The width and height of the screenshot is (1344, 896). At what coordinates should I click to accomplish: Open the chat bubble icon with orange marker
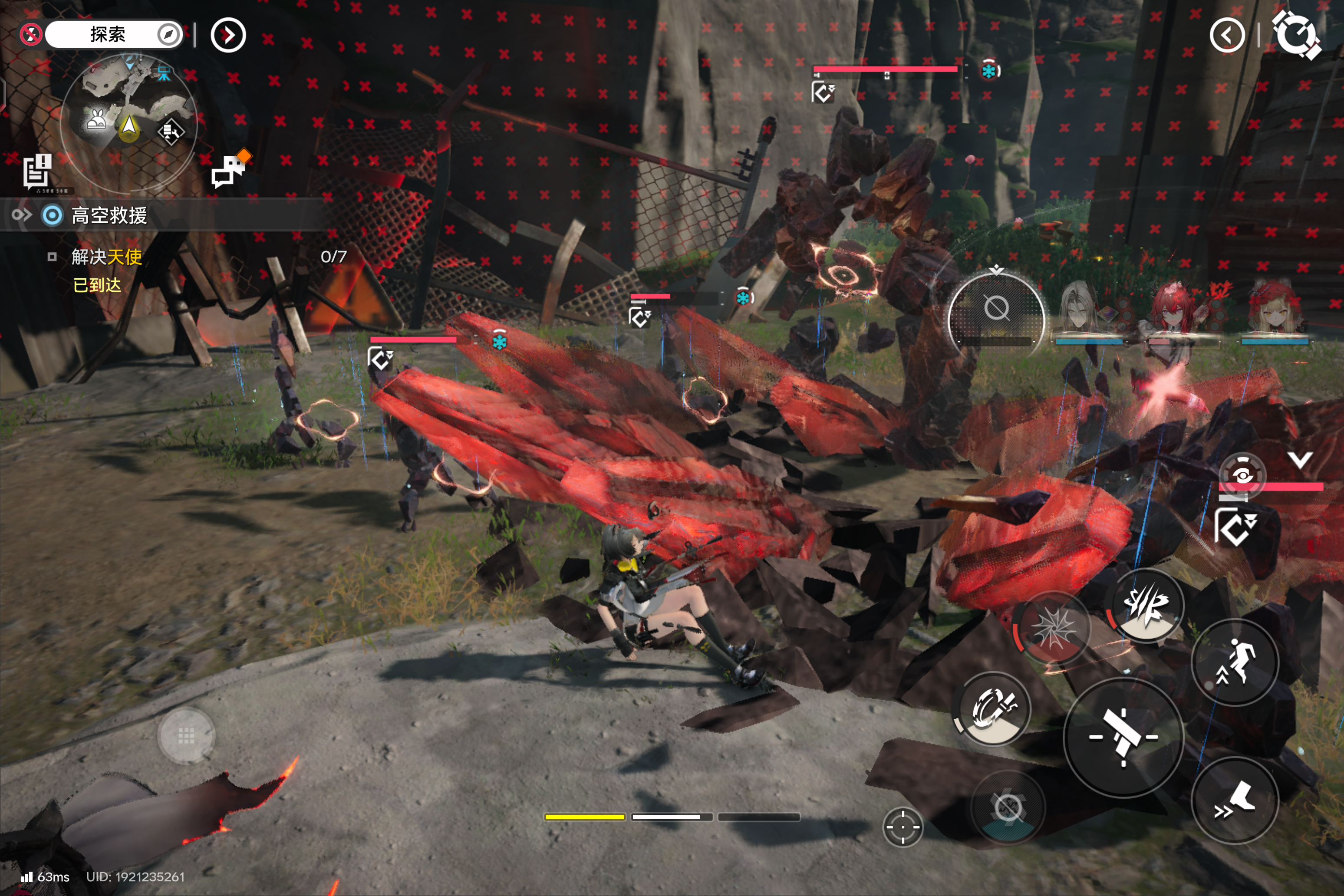click(x=230, y=169)
